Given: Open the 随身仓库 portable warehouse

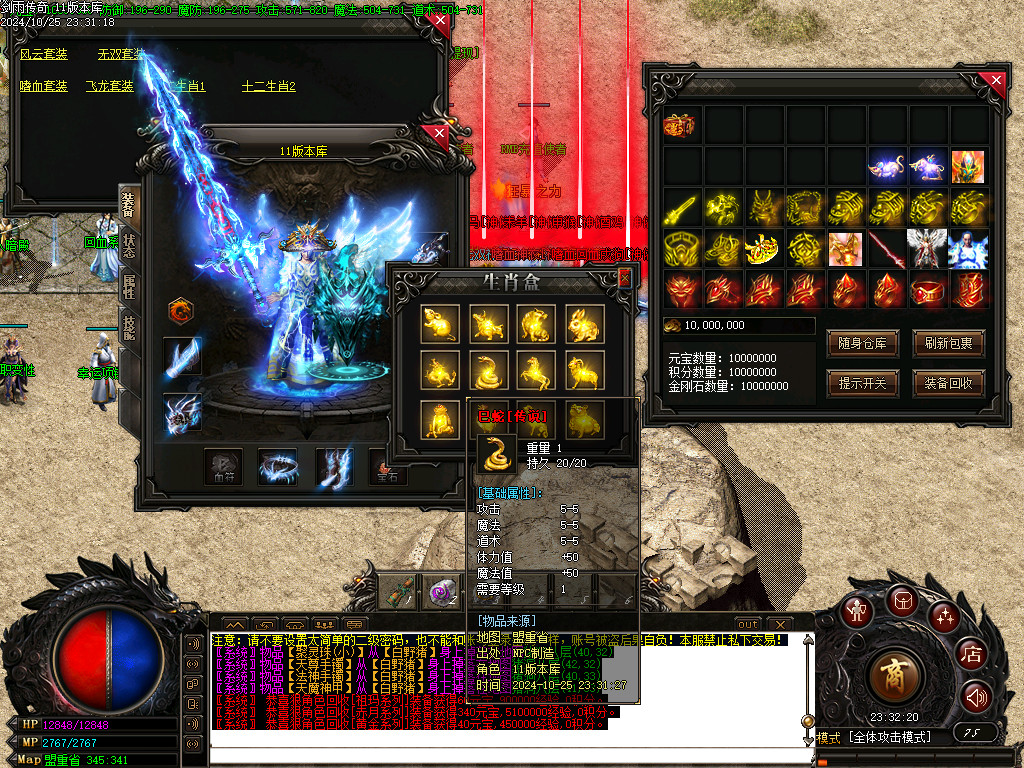Looking at the screenshot, I should pos(863,345).
